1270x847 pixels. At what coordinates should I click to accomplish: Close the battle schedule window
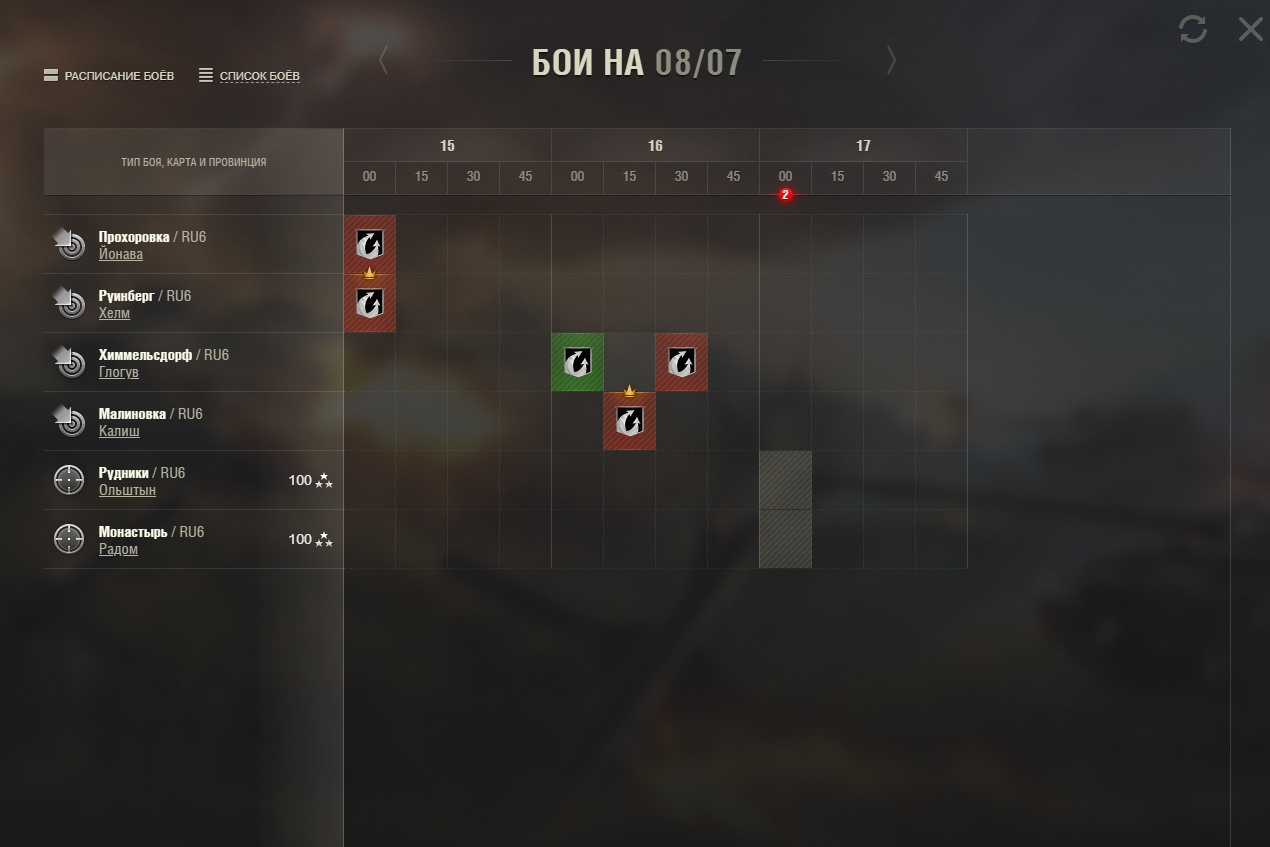[1250, 29]
